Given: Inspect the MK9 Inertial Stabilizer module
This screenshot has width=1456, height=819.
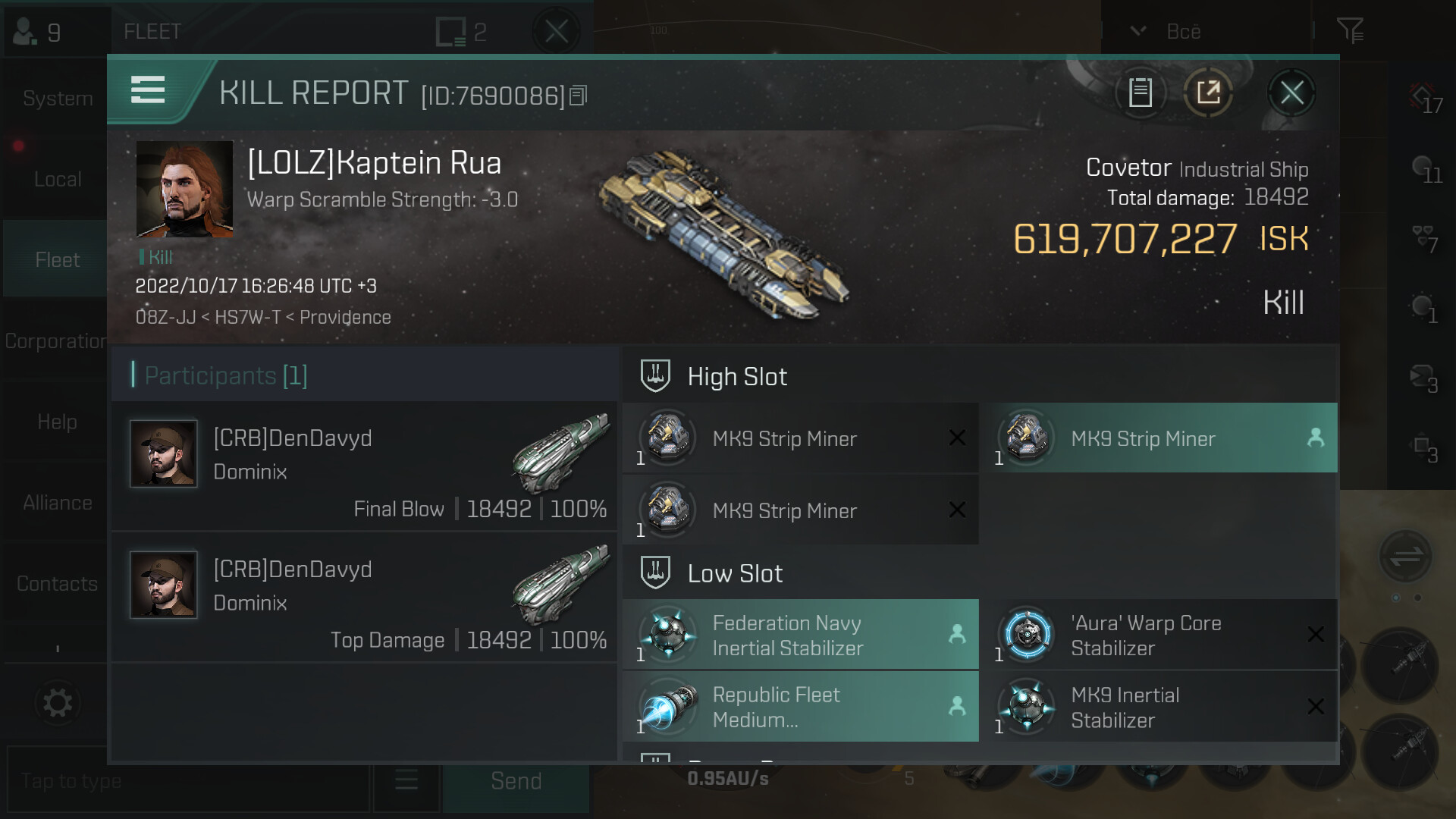Looking at the screenshot, I should [x=1158, y=707].
